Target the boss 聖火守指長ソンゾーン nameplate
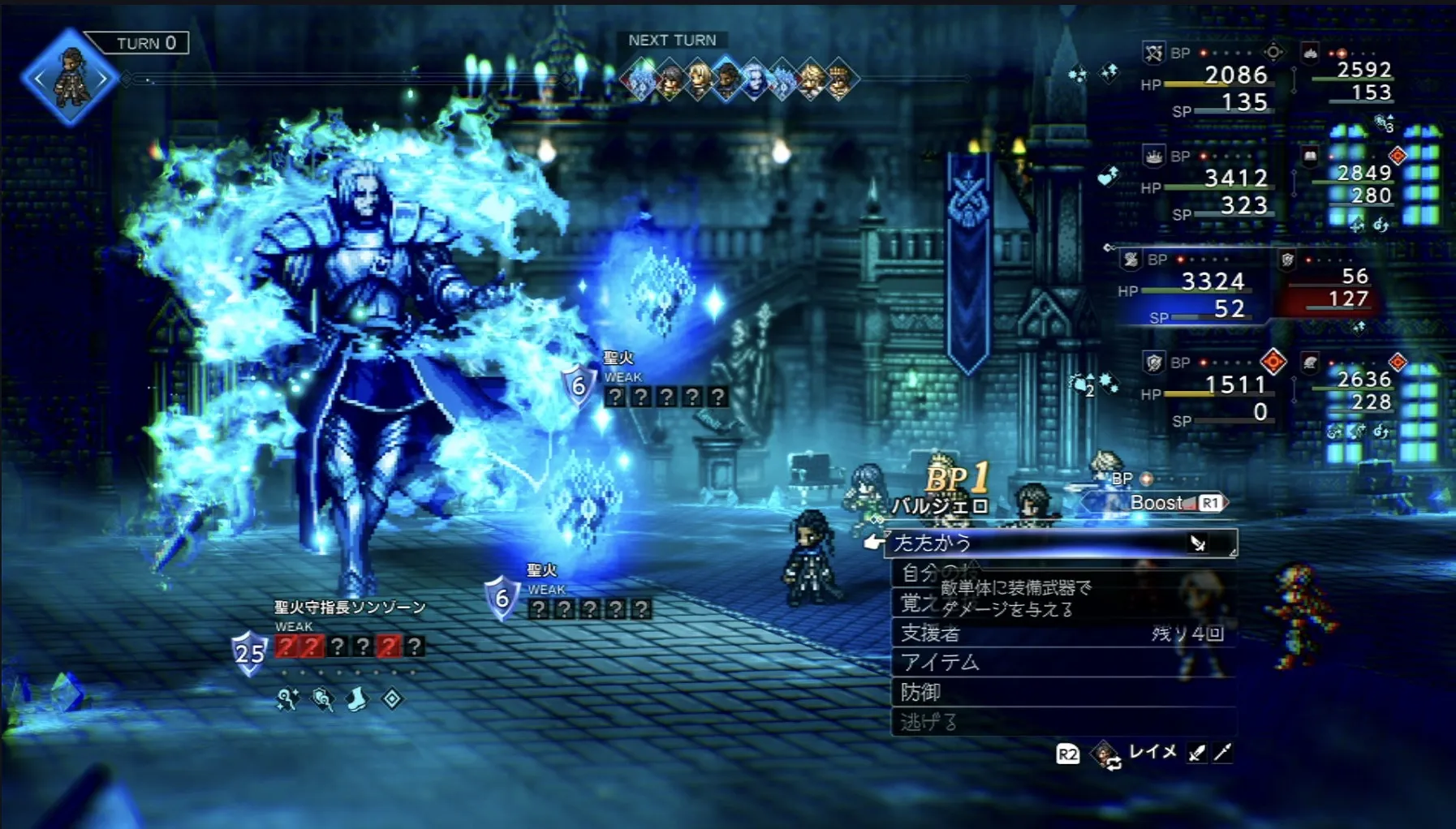 pos(350,607)
